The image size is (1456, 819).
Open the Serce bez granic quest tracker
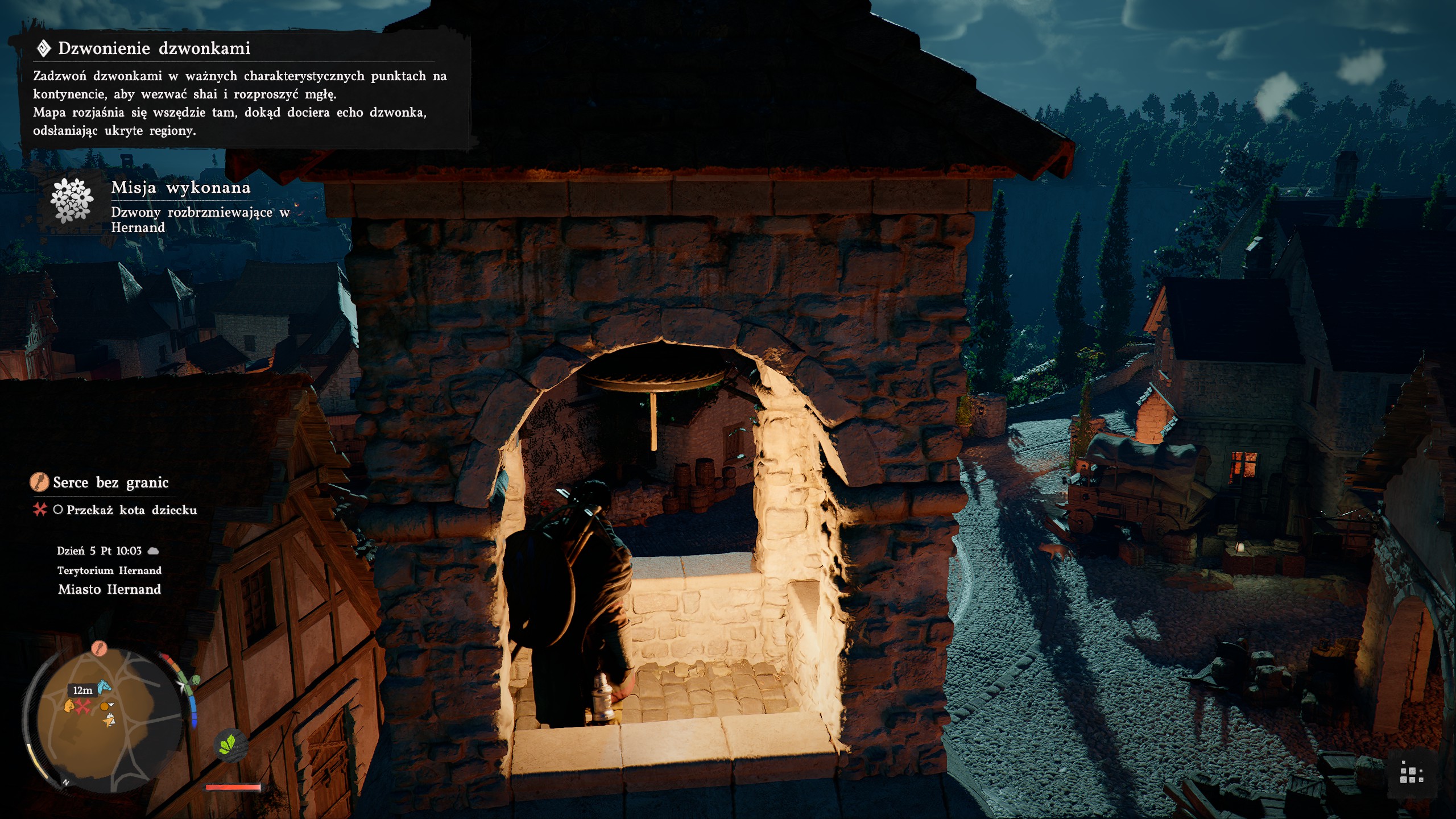110,483
